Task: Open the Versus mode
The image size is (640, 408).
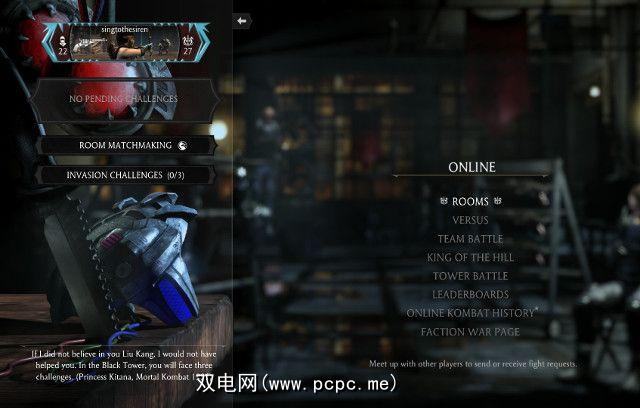Action: pos(470,220)
